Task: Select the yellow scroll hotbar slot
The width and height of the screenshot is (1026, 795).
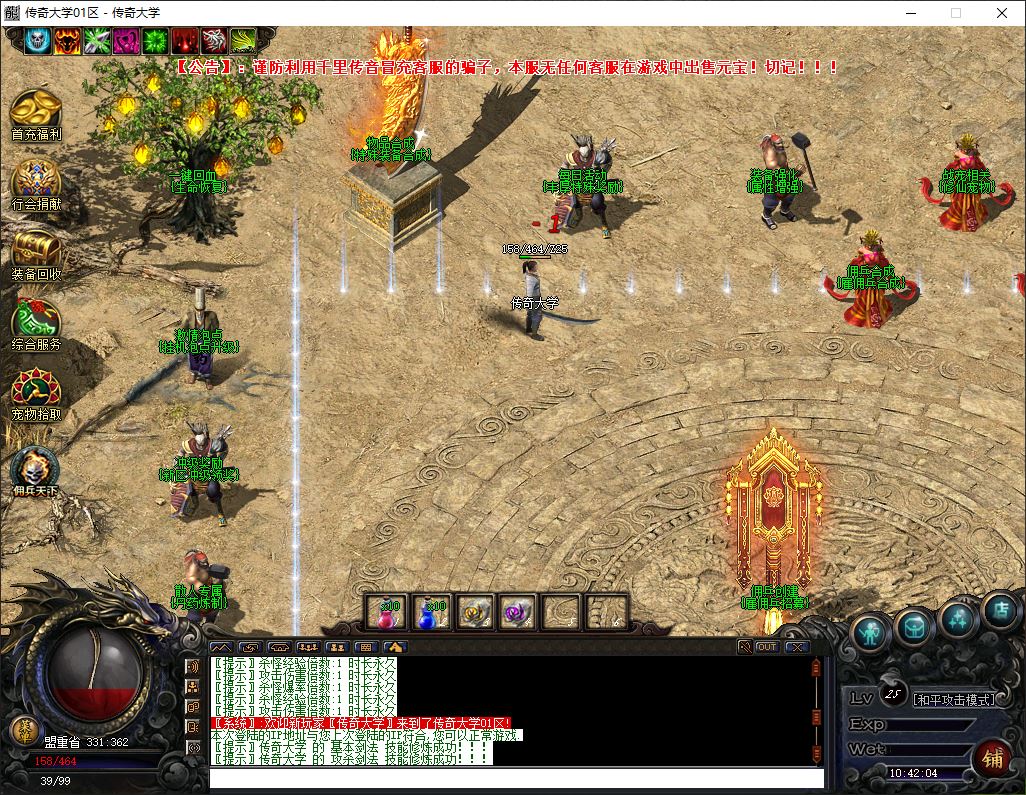Action: (x=474, y=611)
